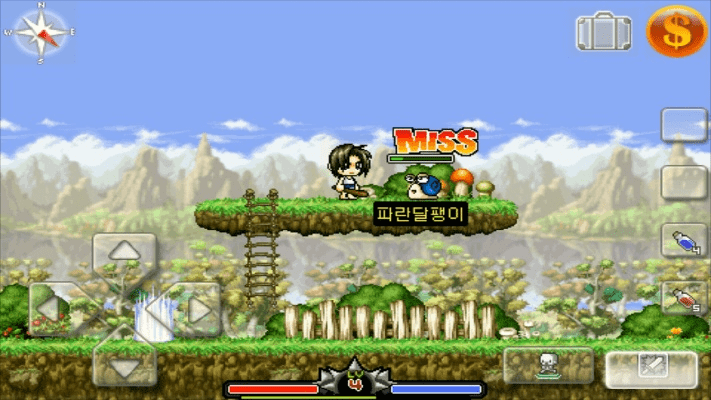The height and width of the screenshot is (400, 711).
Task: Tap the d-pad right arrow
Action: click(x=197, y=310)
